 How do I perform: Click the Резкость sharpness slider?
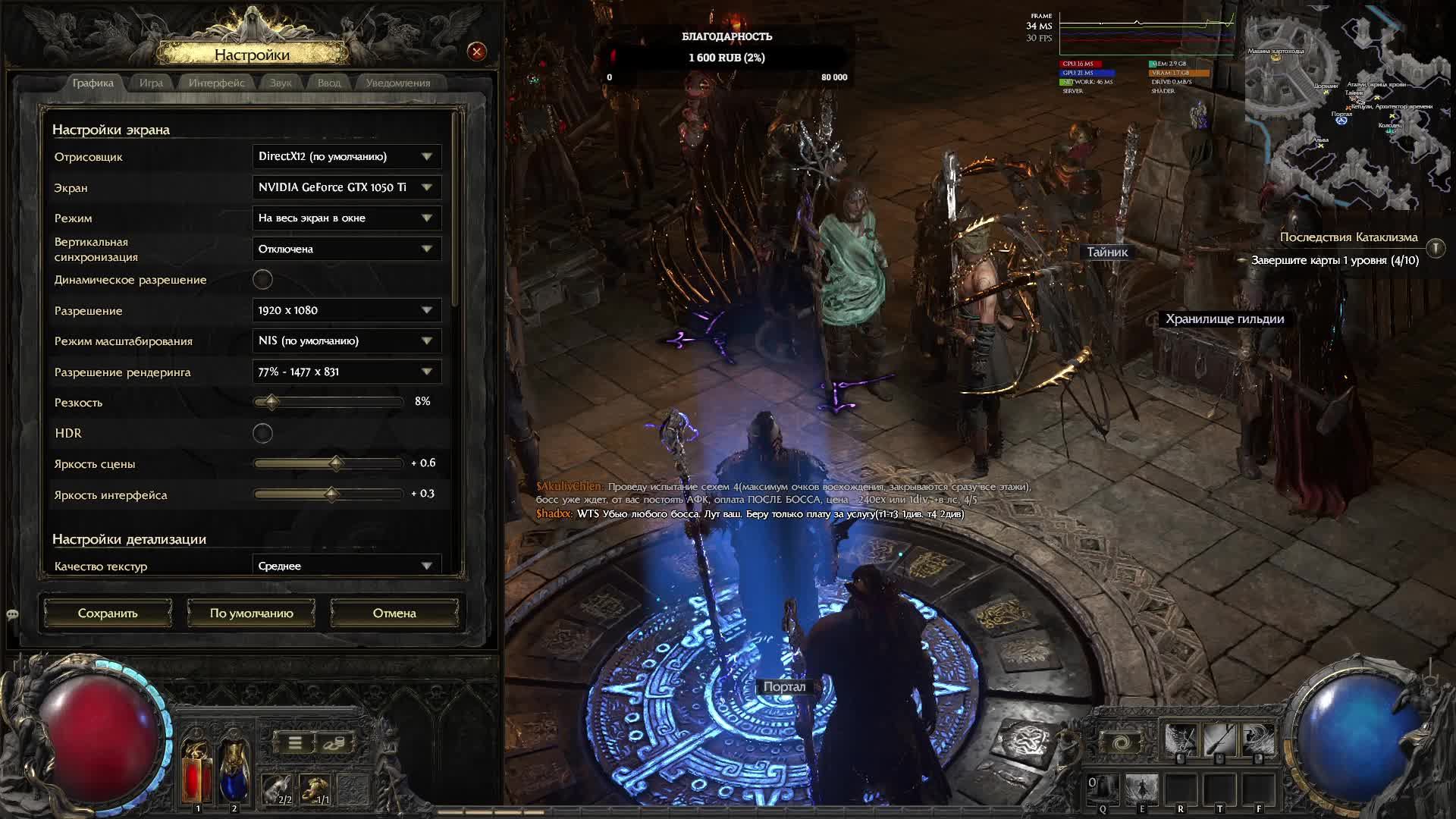[271, 402]
